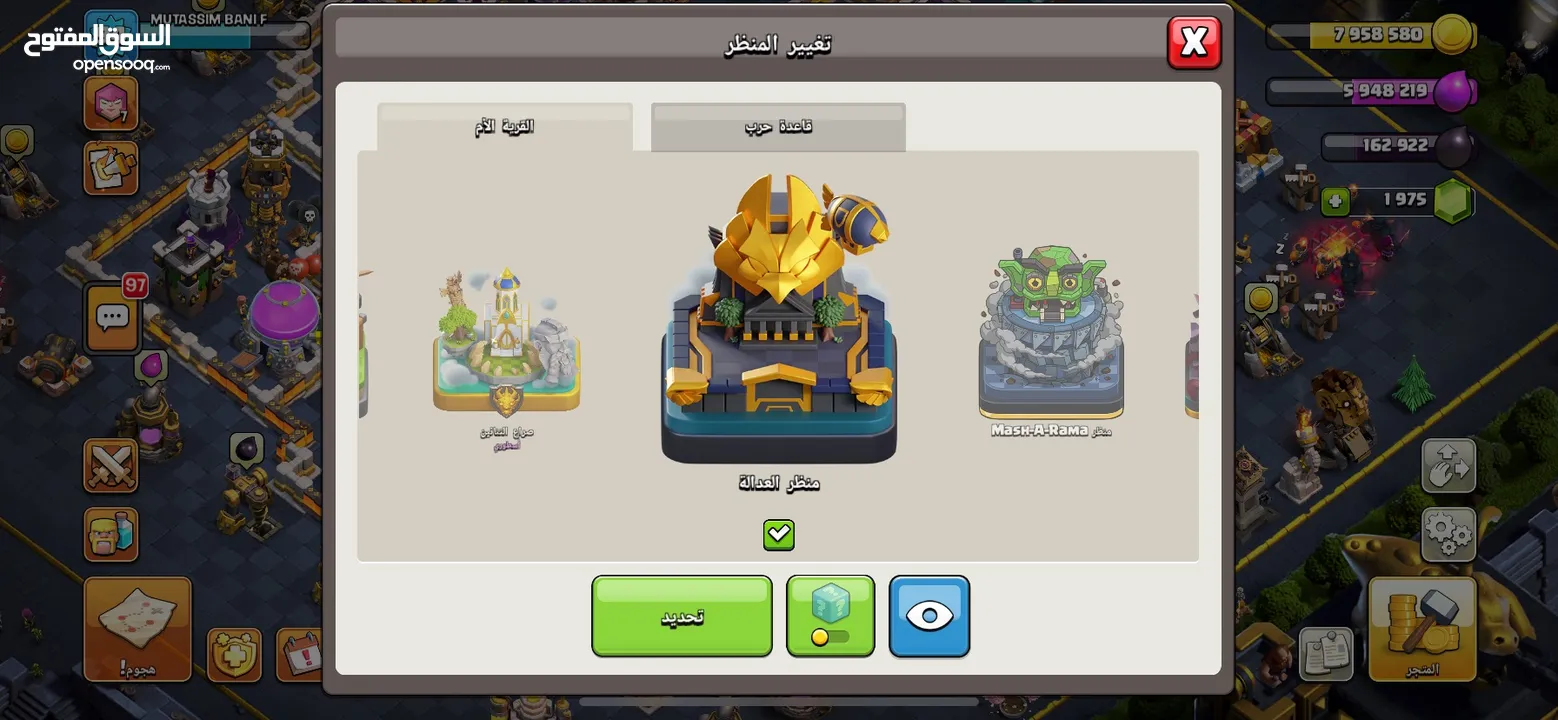Open the crossed swords clan war button

[x=110, y=465]
